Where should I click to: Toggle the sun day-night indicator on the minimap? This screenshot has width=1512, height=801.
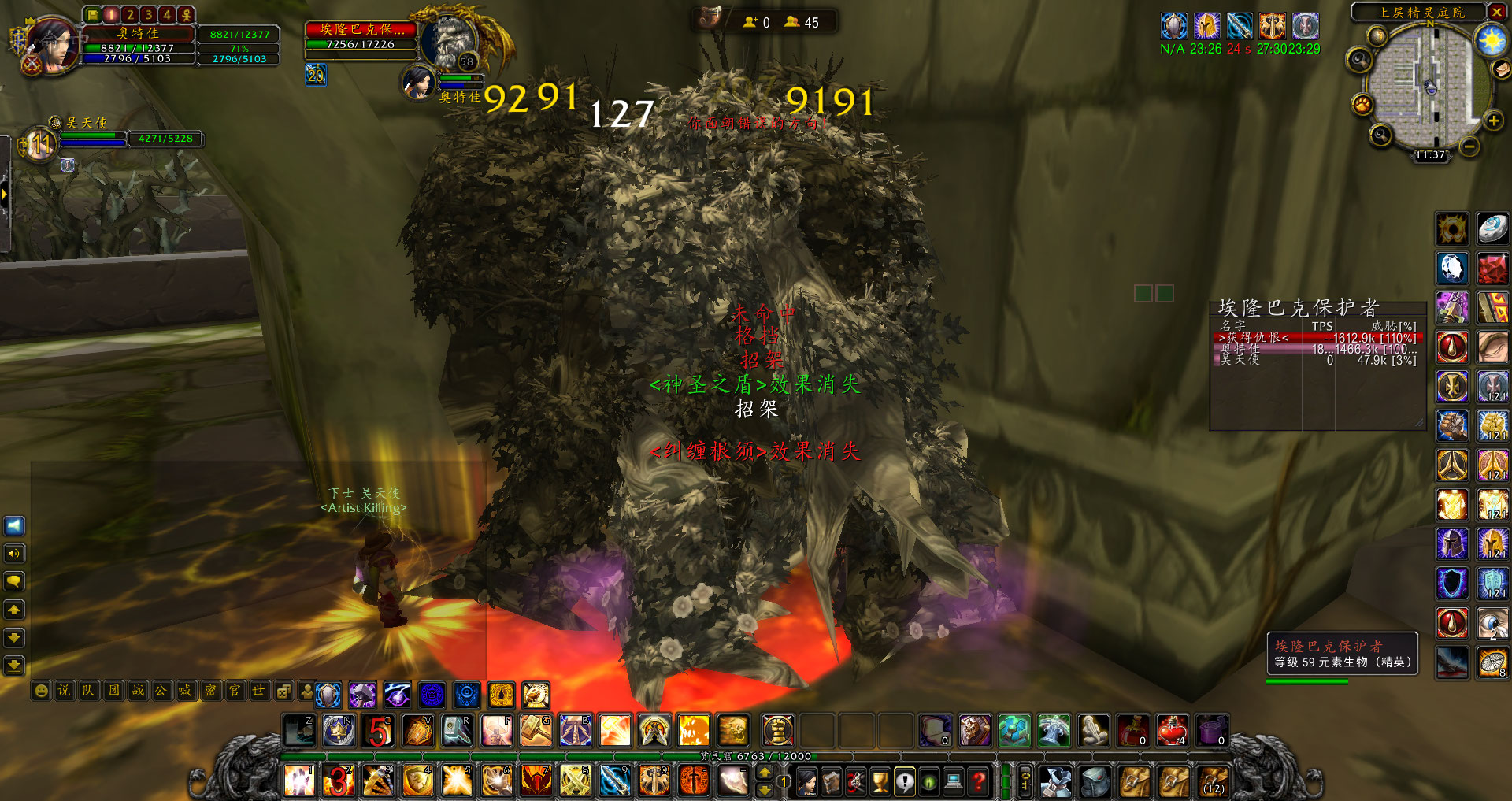(x=1491, y=39)
